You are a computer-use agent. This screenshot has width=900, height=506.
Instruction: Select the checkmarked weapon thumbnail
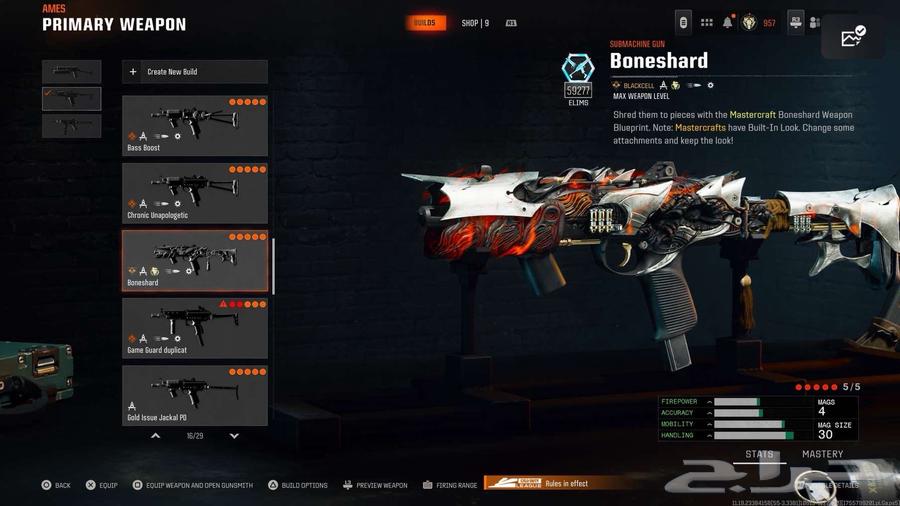(72, 98)
